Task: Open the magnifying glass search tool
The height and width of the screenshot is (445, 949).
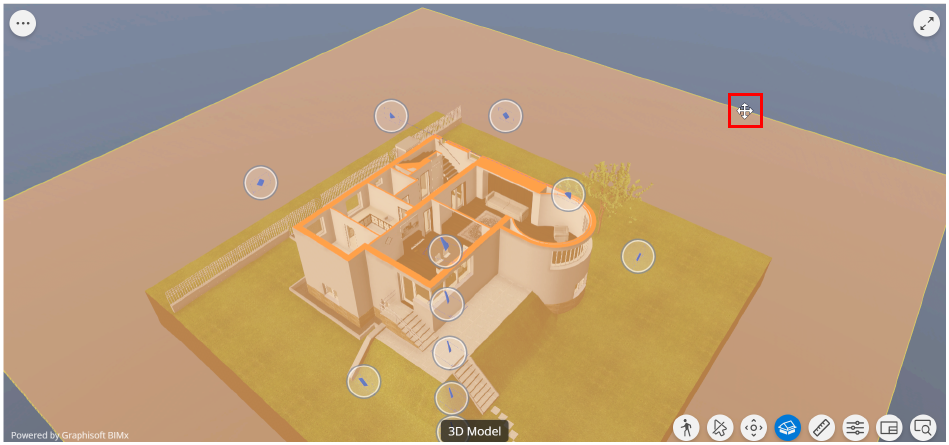Action: (922, 428)
